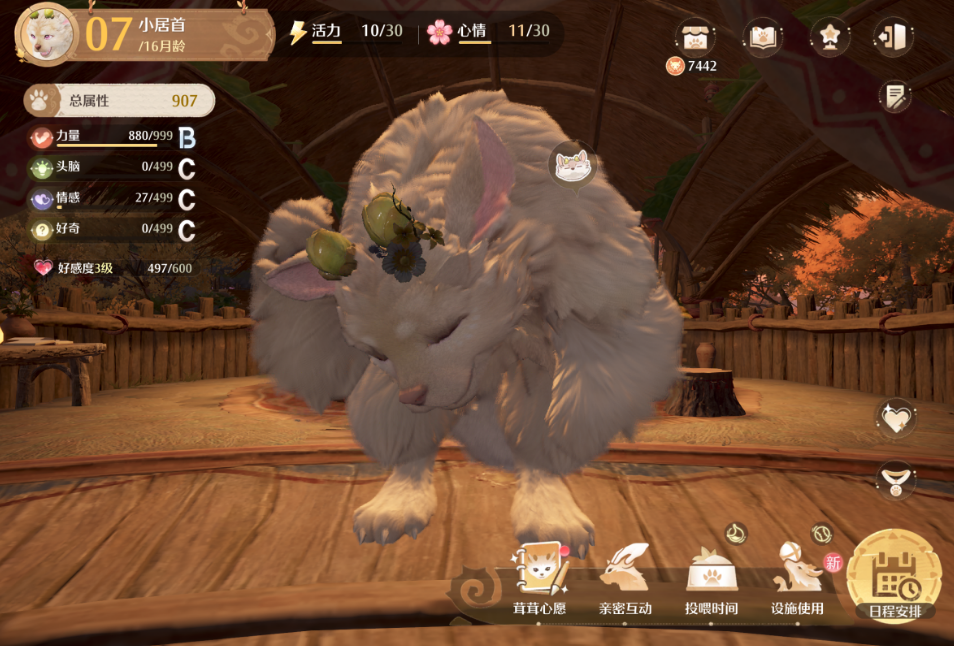Open the note and pencil icon
This screenshot has height=646, width=954.
point(895,96)
